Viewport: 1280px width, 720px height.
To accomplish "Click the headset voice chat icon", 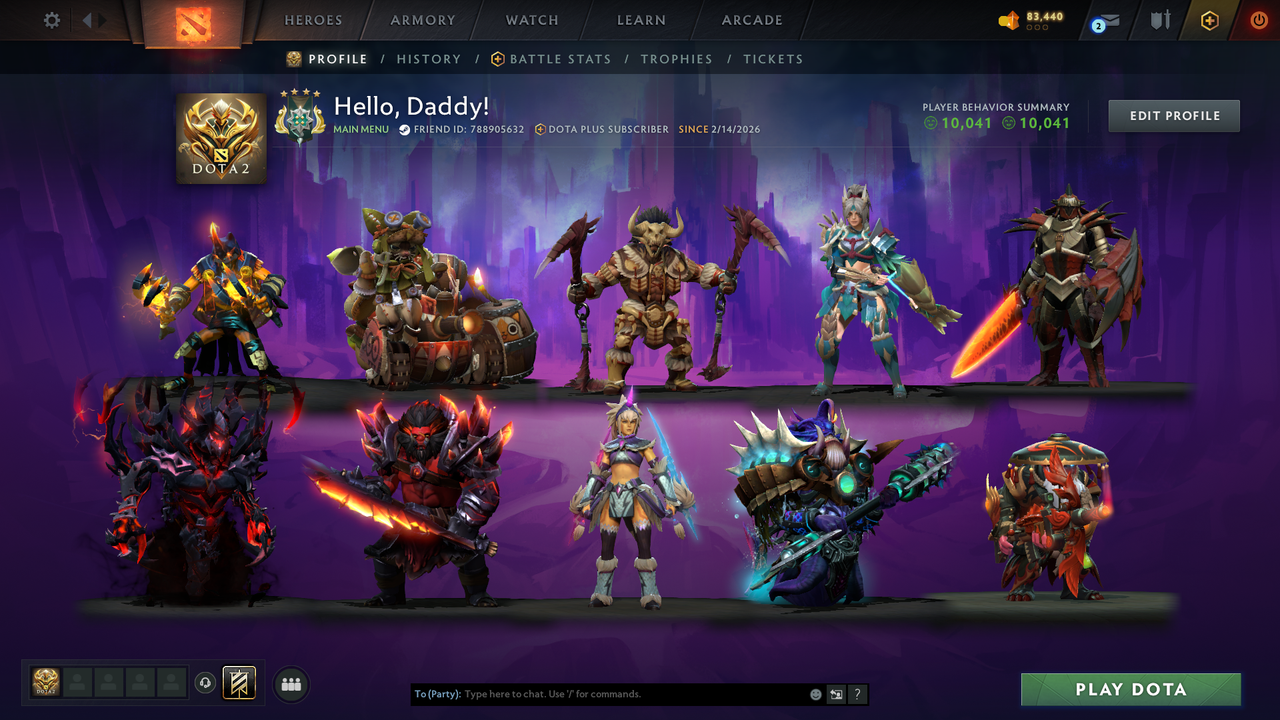I will pos(207,684).
